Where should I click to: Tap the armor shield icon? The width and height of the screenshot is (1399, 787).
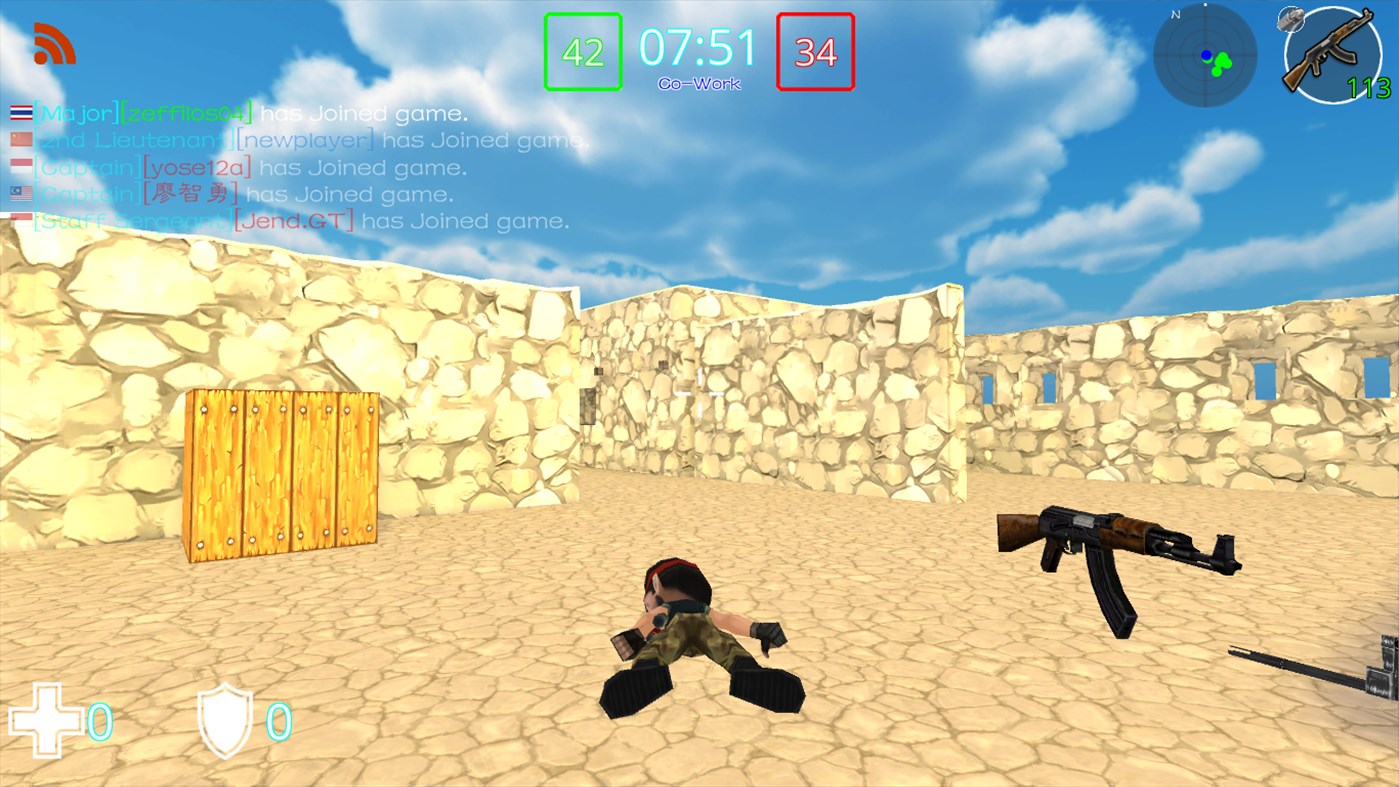click(x=225, y=719)
